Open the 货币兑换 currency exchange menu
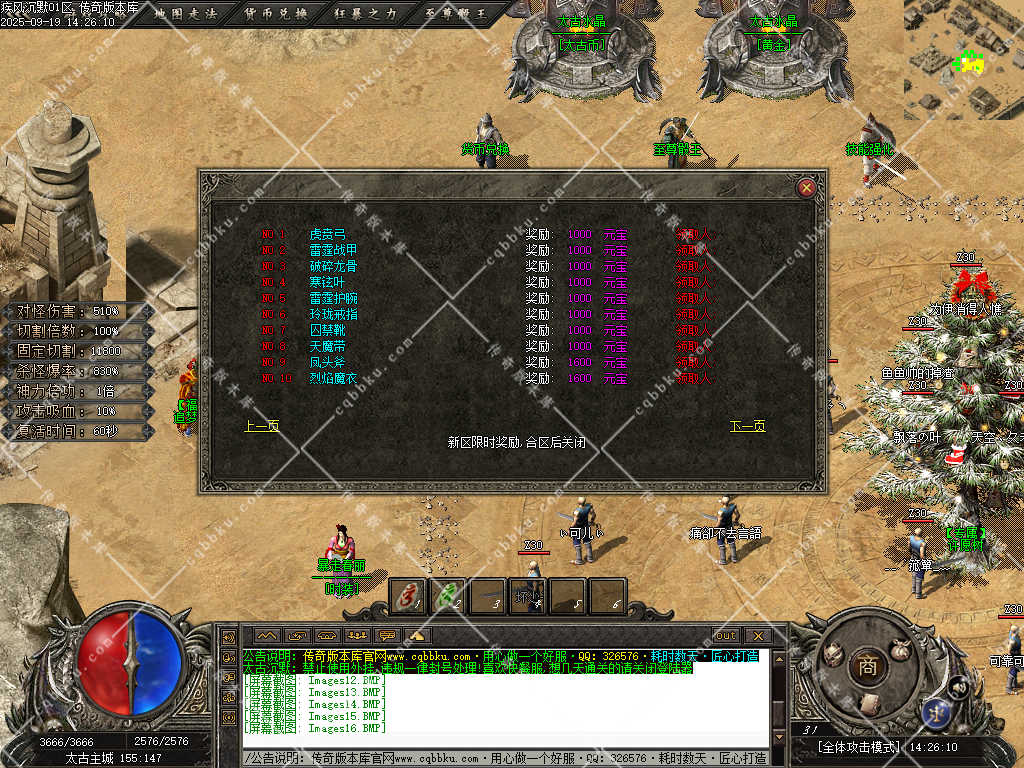The image size is (1024, 768). tap(276, 14)
